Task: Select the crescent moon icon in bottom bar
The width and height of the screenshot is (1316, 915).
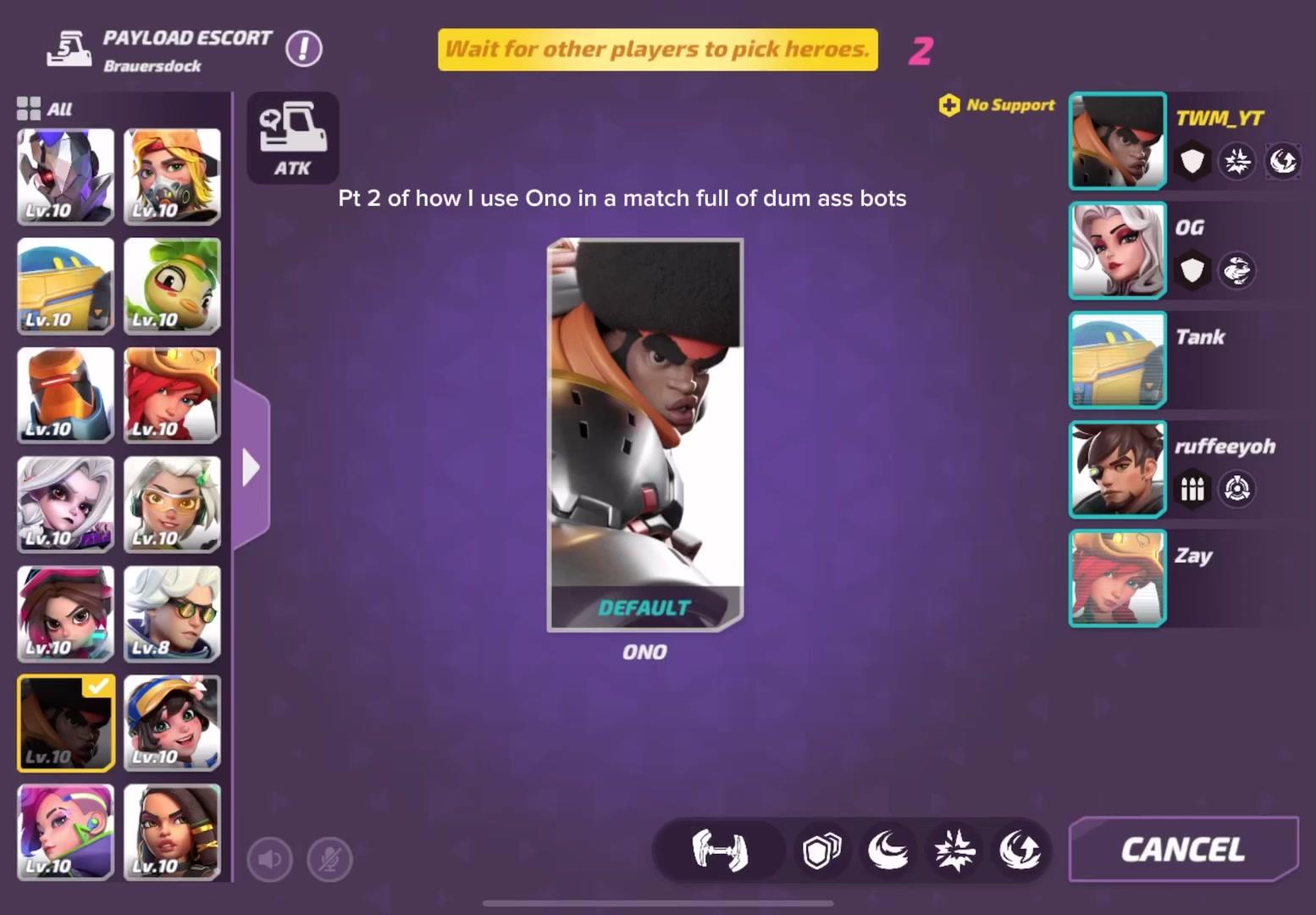Action: click(x=887, y=851)
